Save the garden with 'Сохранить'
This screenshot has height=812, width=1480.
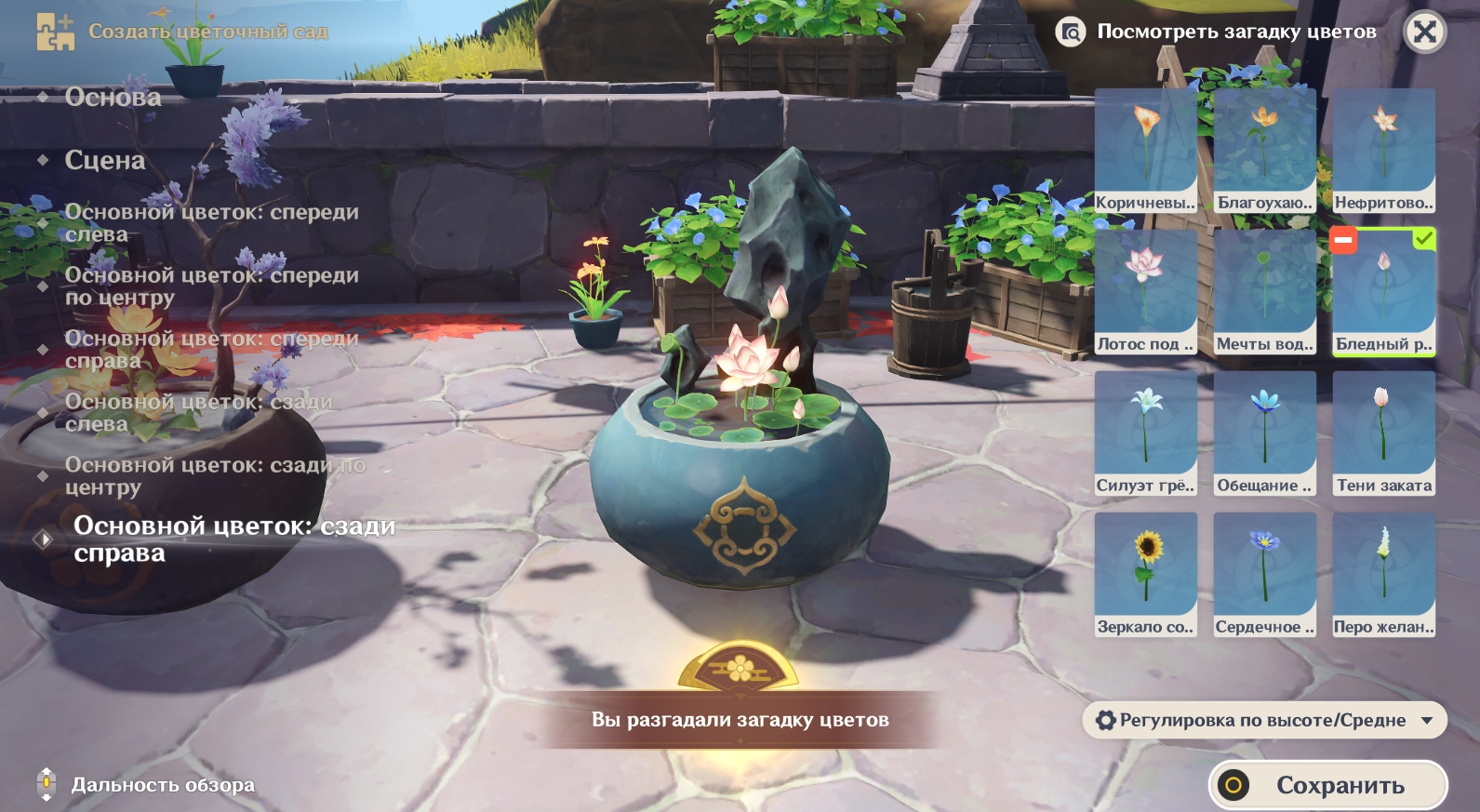tap(1327, 785)
